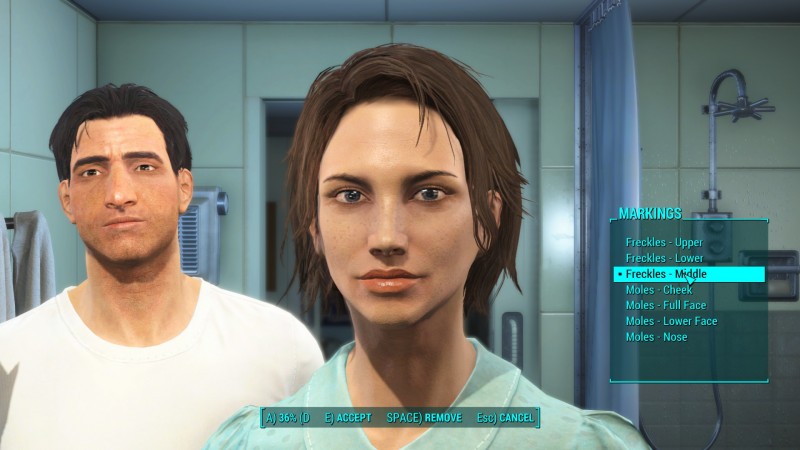
Task: Choose the Moles - Lower Face marking
Action: (x=671, y=321)
